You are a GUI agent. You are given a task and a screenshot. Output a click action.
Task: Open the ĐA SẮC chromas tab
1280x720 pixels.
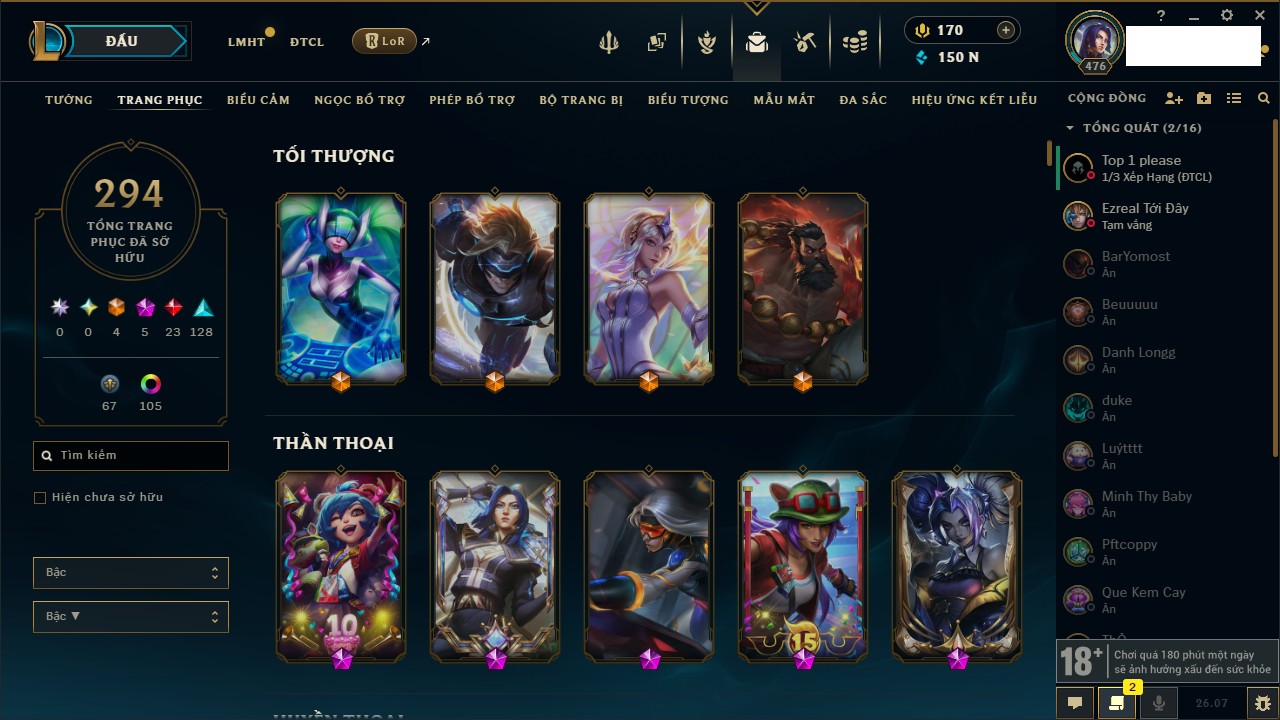coord(863,100)
